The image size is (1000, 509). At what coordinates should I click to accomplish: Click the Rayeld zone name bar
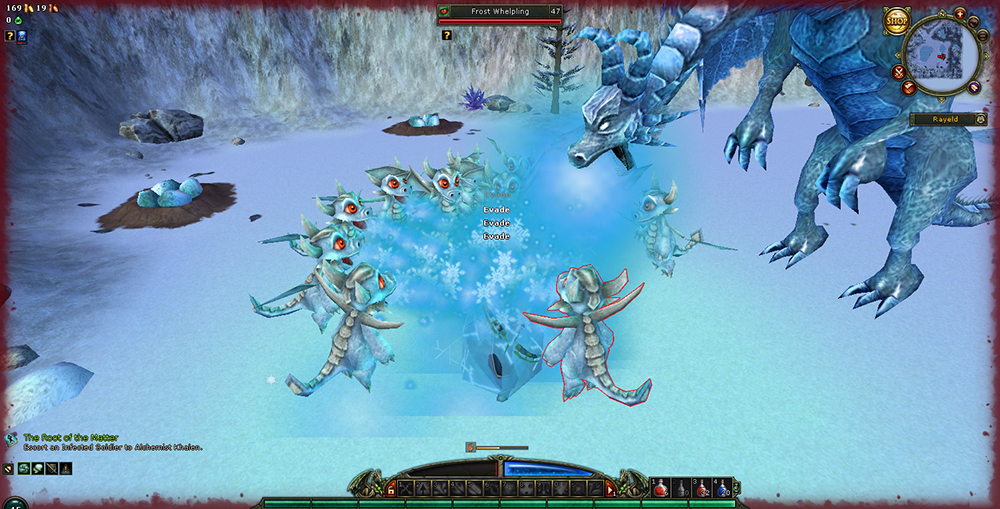click(x=944, y=119)
